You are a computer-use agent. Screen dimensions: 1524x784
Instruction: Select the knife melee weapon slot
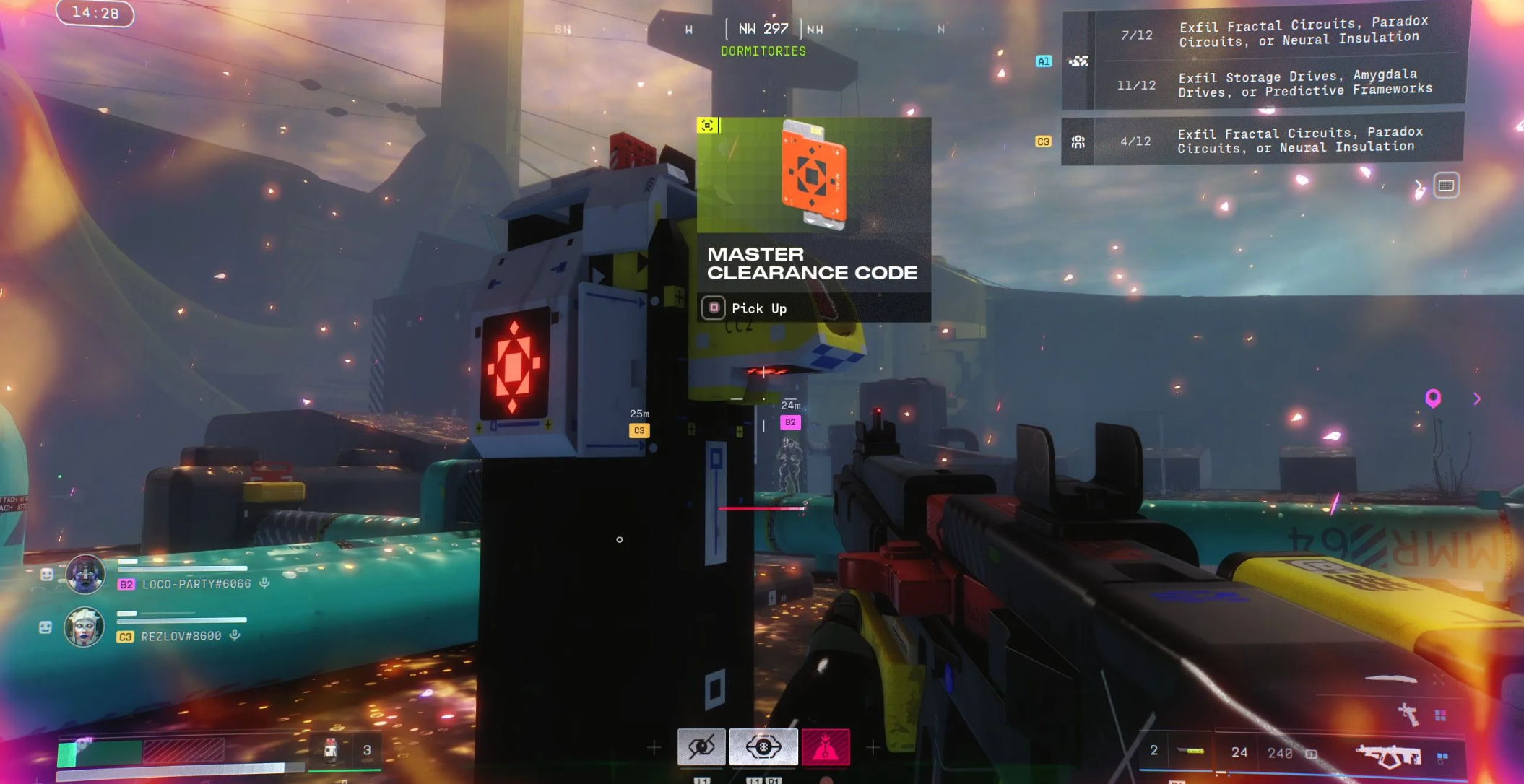[1390, 679]
